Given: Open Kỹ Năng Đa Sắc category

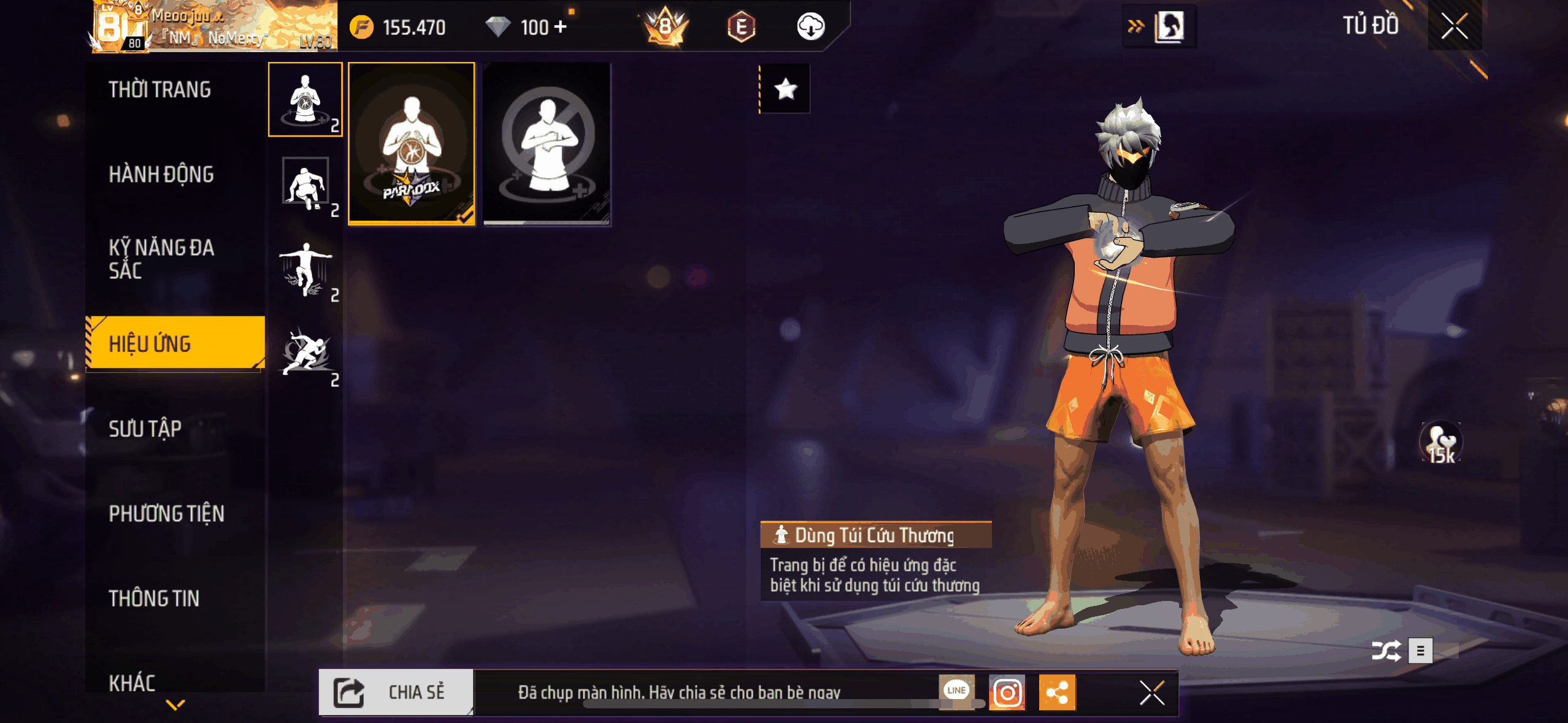Looking at the screenshot, I should (161, 259).
